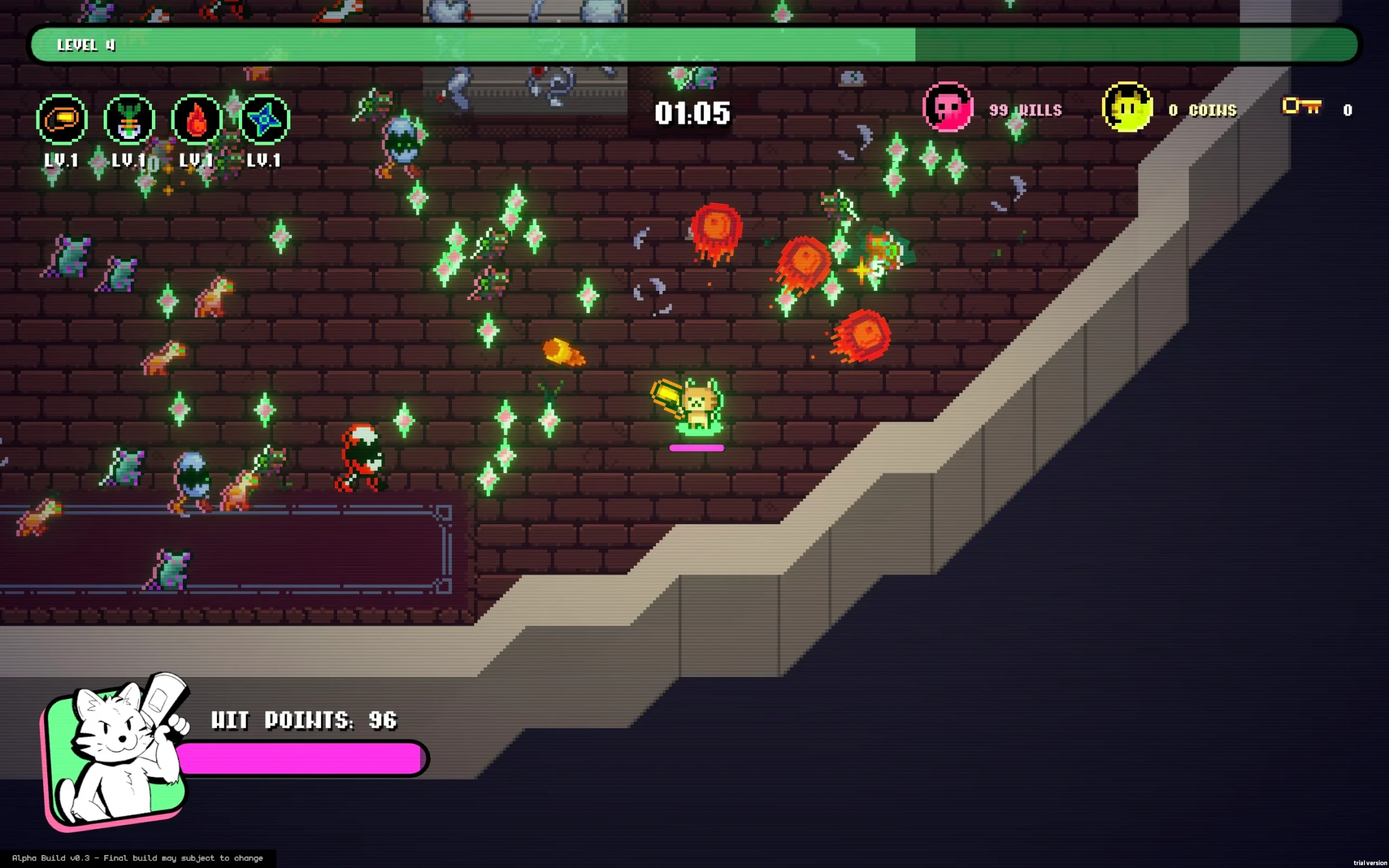1389x868 pixels.
Task: Click the potted plant ability icon
Action: click(129, 119)
